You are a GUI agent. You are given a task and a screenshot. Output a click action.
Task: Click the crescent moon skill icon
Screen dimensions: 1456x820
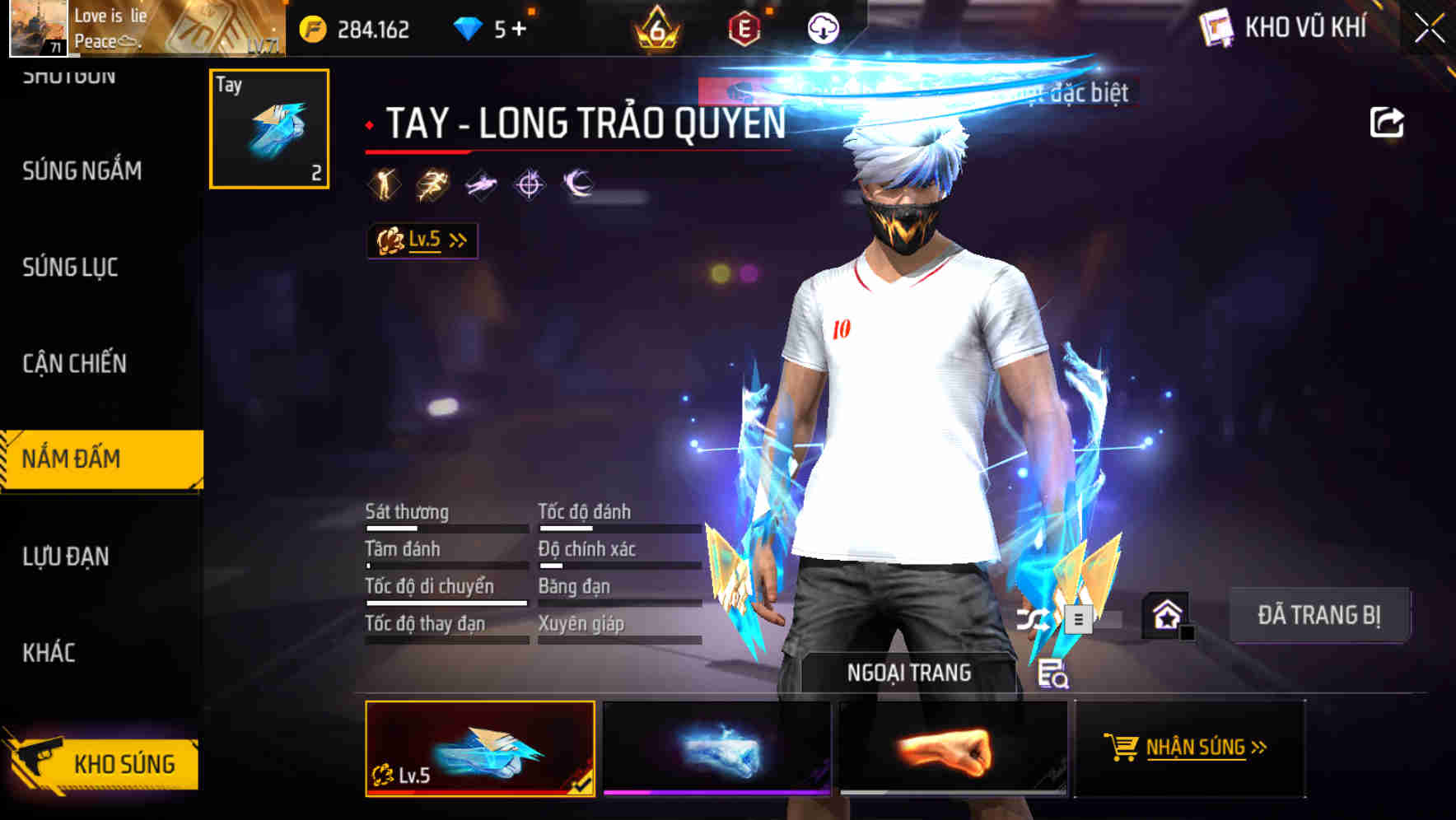[577, 183]
